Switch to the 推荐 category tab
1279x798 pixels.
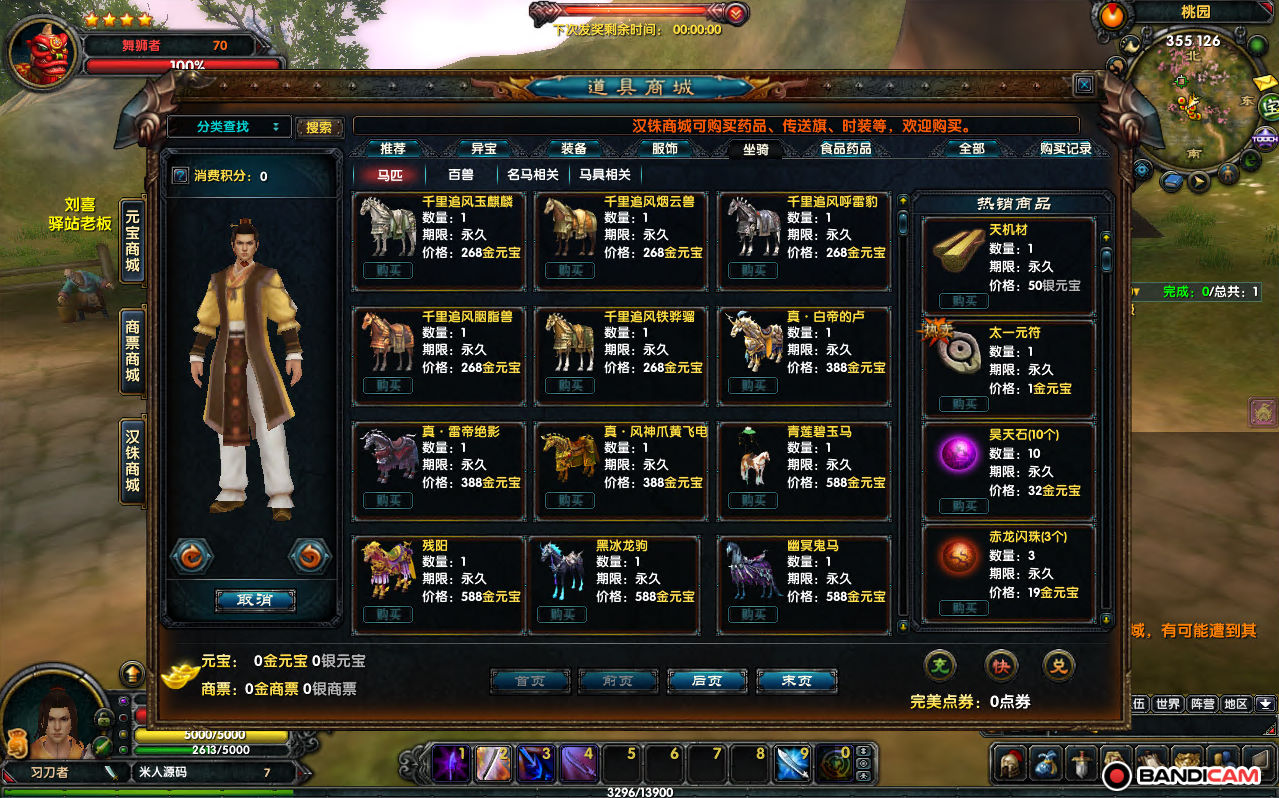point(392,149)
